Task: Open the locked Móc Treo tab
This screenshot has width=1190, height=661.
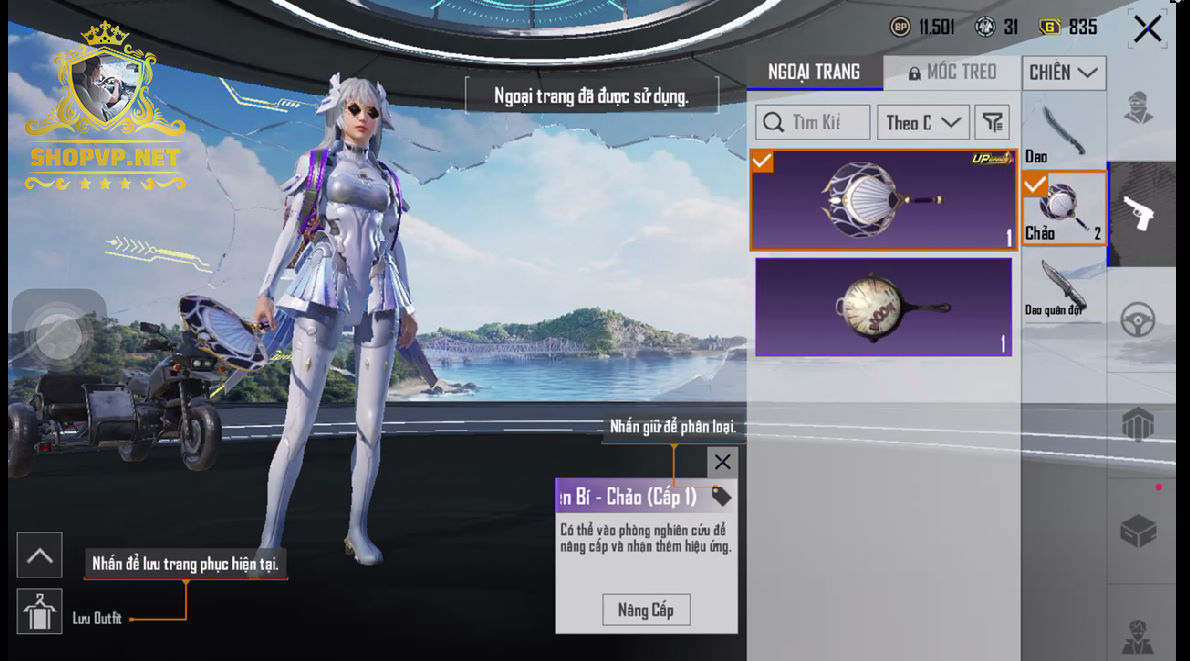Action: click(952, 72)
